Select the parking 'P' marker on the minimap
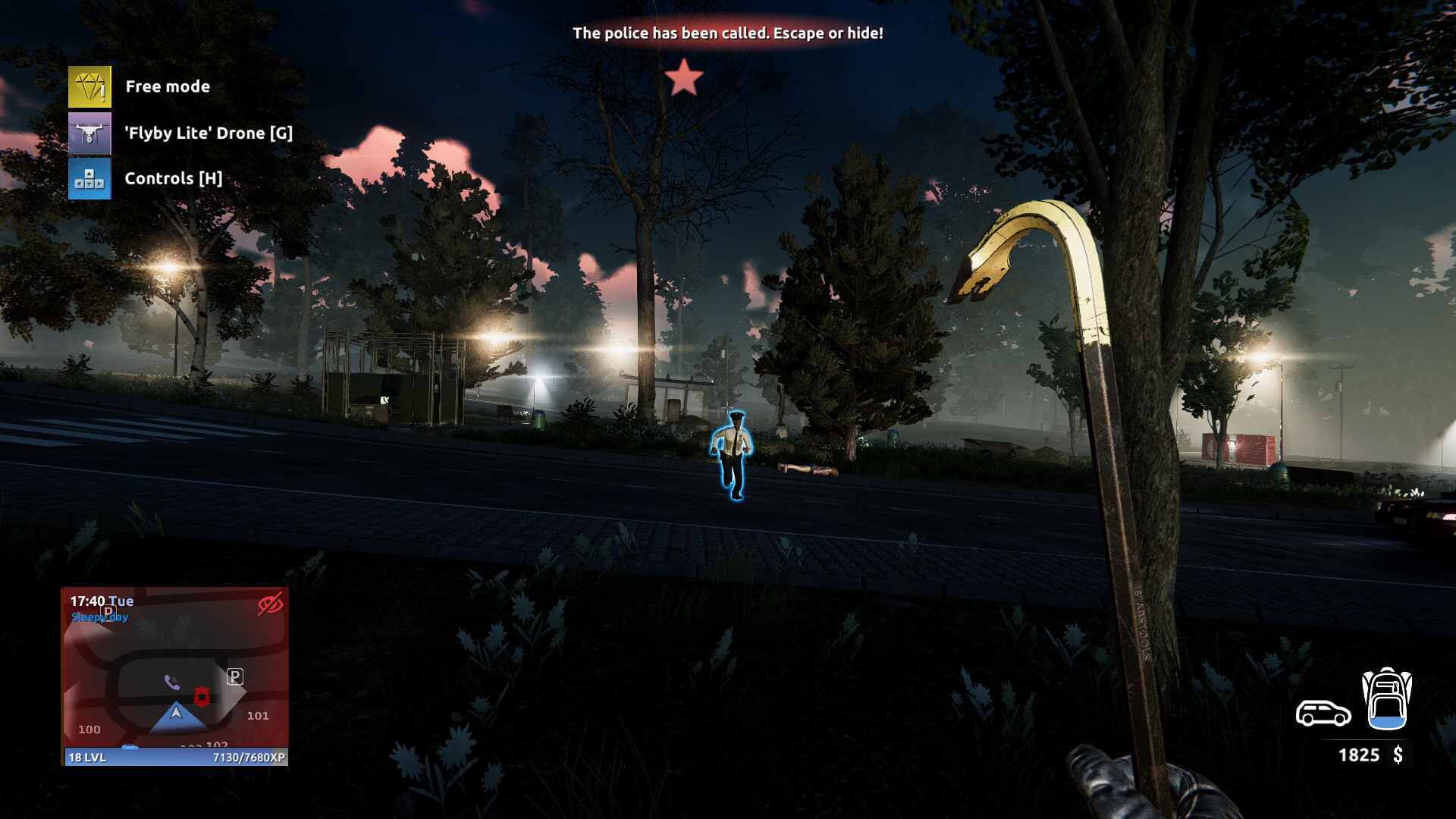This screenshot has width=1456, height=819. (235, 676)
